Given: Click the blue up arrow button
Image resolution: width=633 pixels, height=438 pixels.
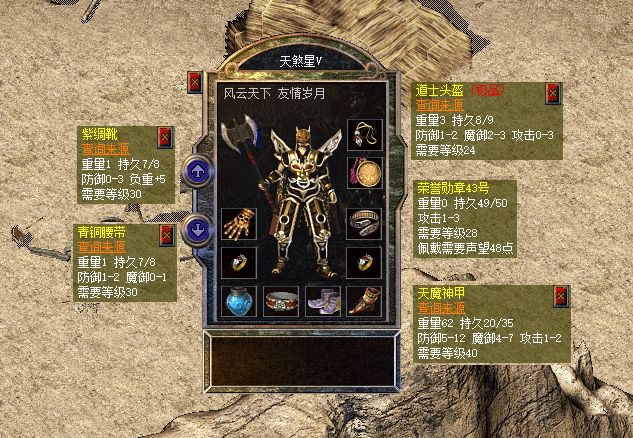Looking at the screenshot, I should 198,172.
